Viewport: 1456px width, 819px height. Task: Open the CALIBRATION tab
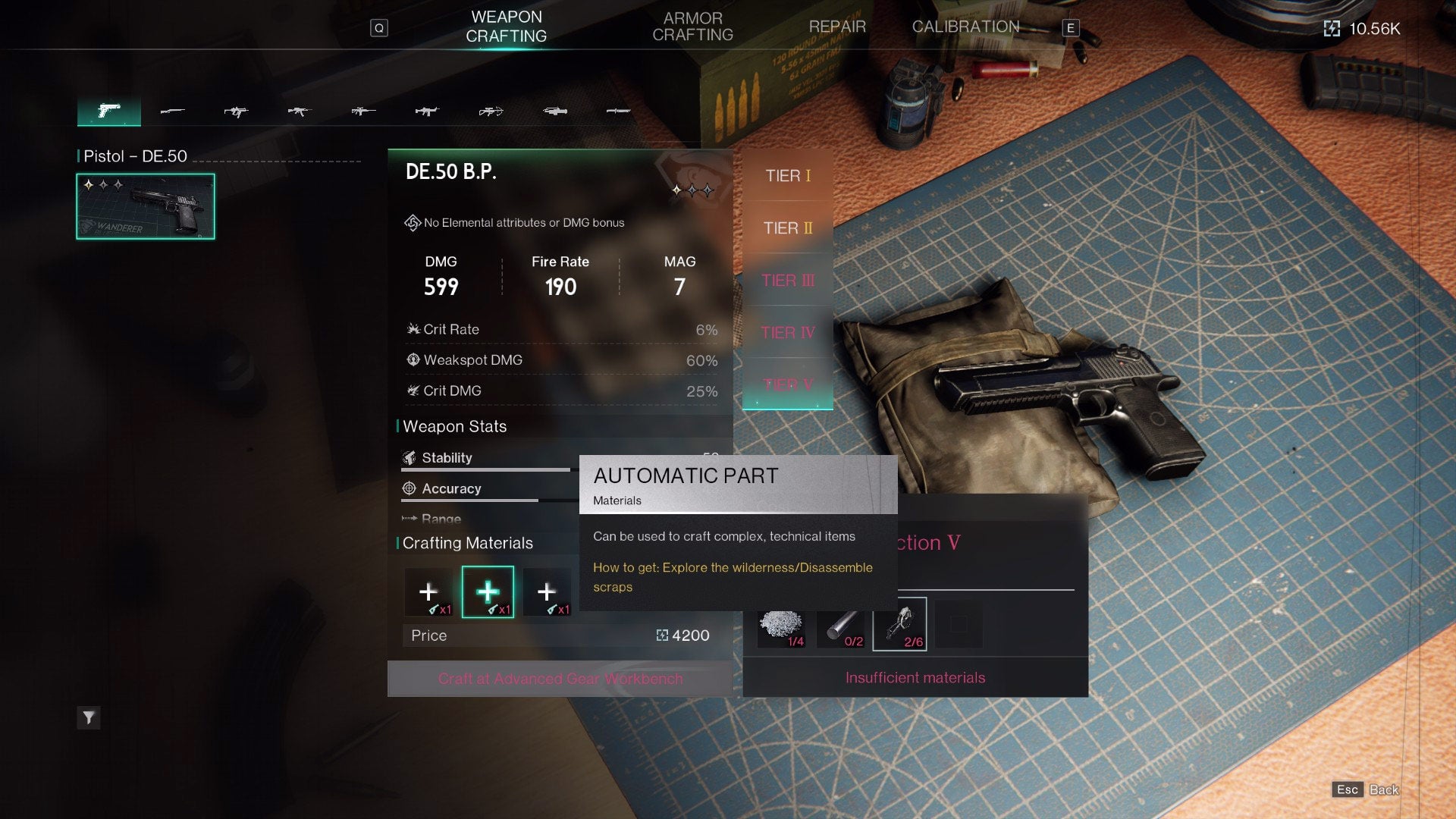coord(966,27)
